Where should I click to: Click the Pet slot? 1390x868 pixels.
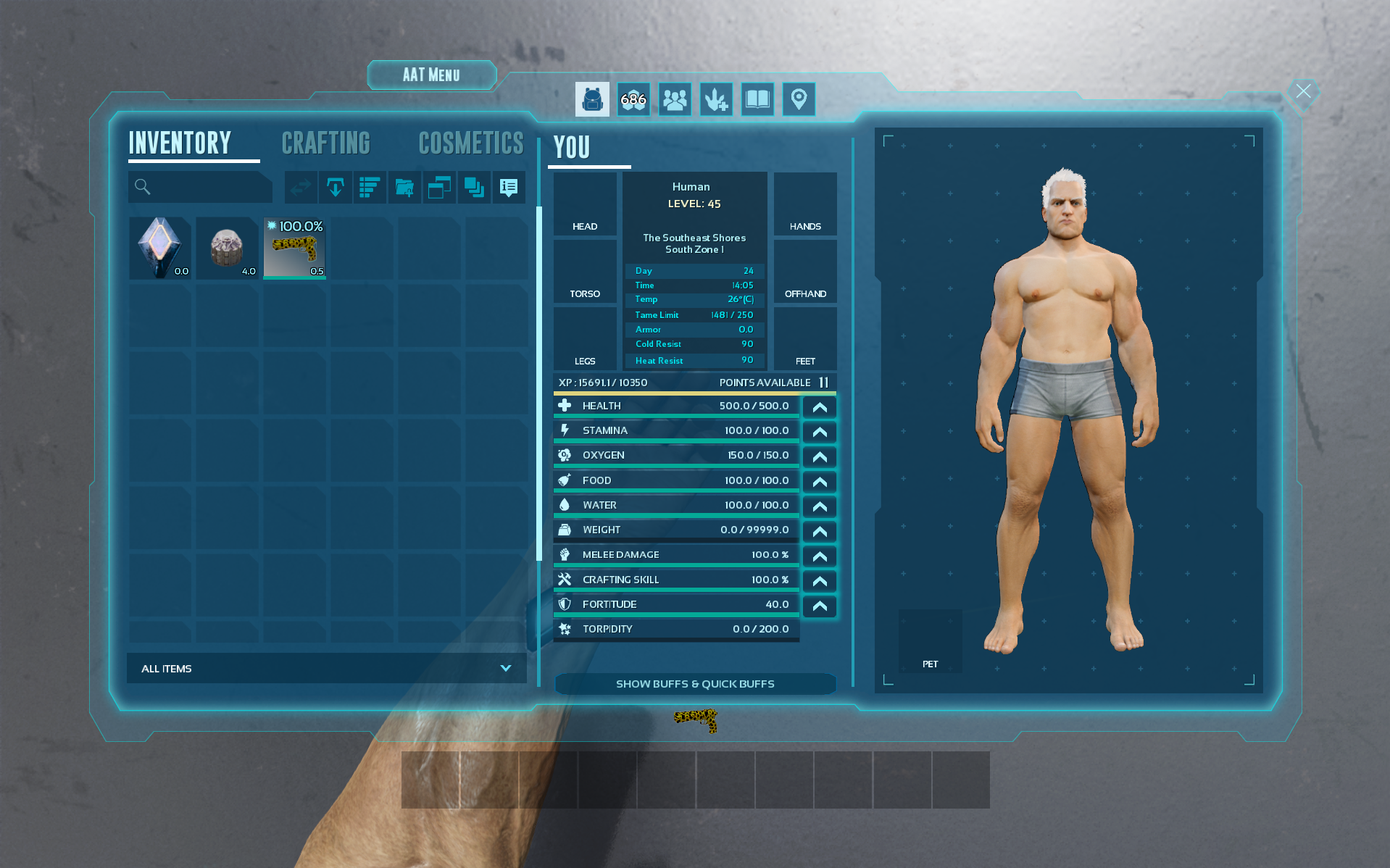click(x=930, y=641)
